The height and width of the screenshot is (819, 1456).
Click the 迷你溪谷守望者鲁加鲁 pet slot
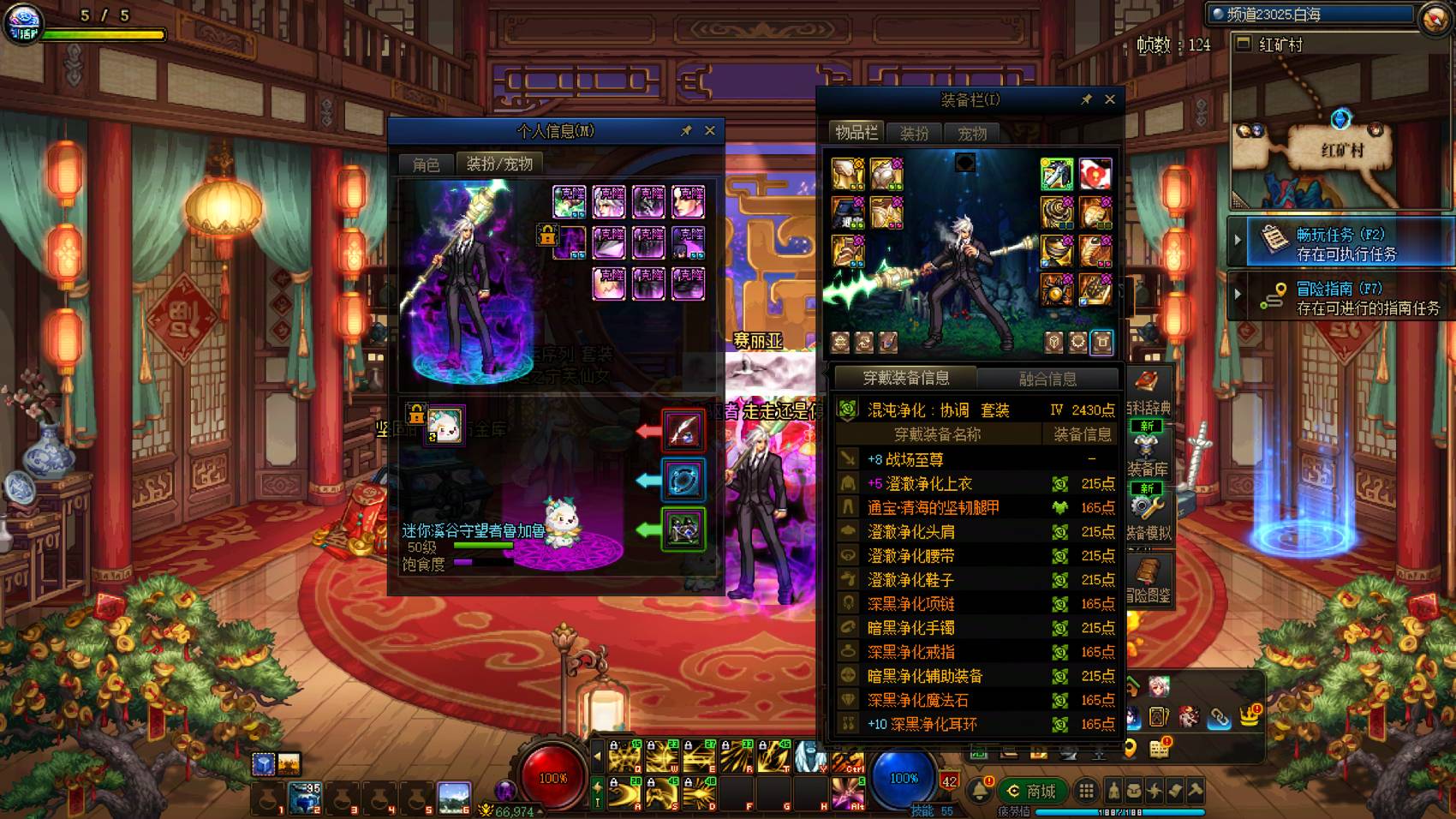click(x=445, y=425)
